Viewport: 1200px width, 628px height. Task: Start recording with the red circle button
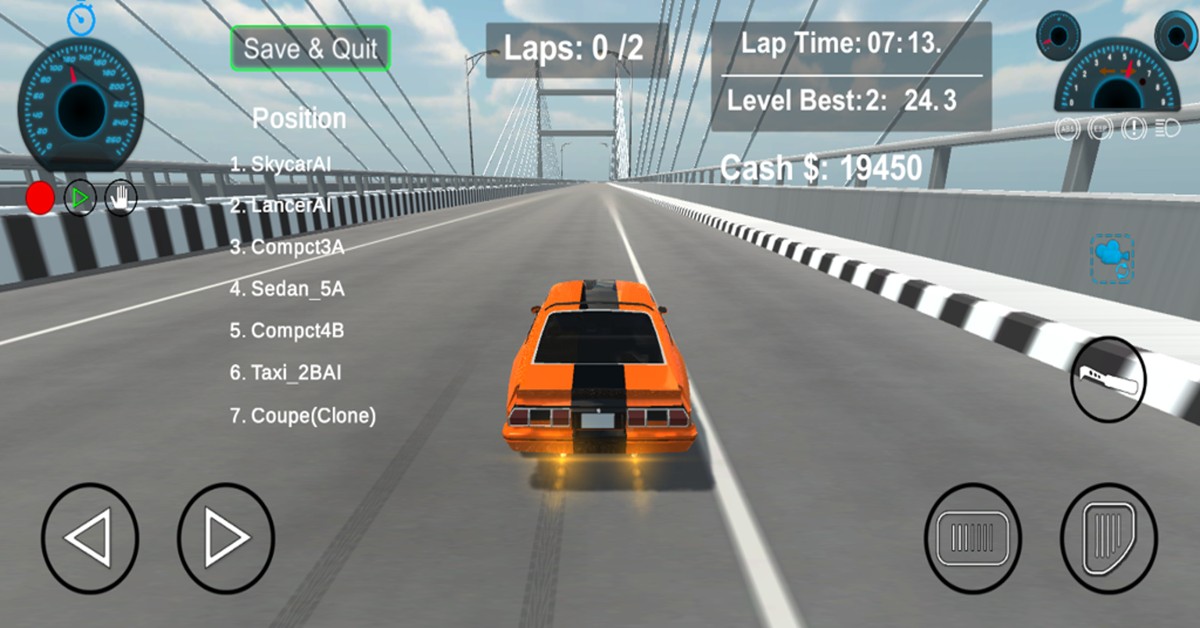click(40, 198)
